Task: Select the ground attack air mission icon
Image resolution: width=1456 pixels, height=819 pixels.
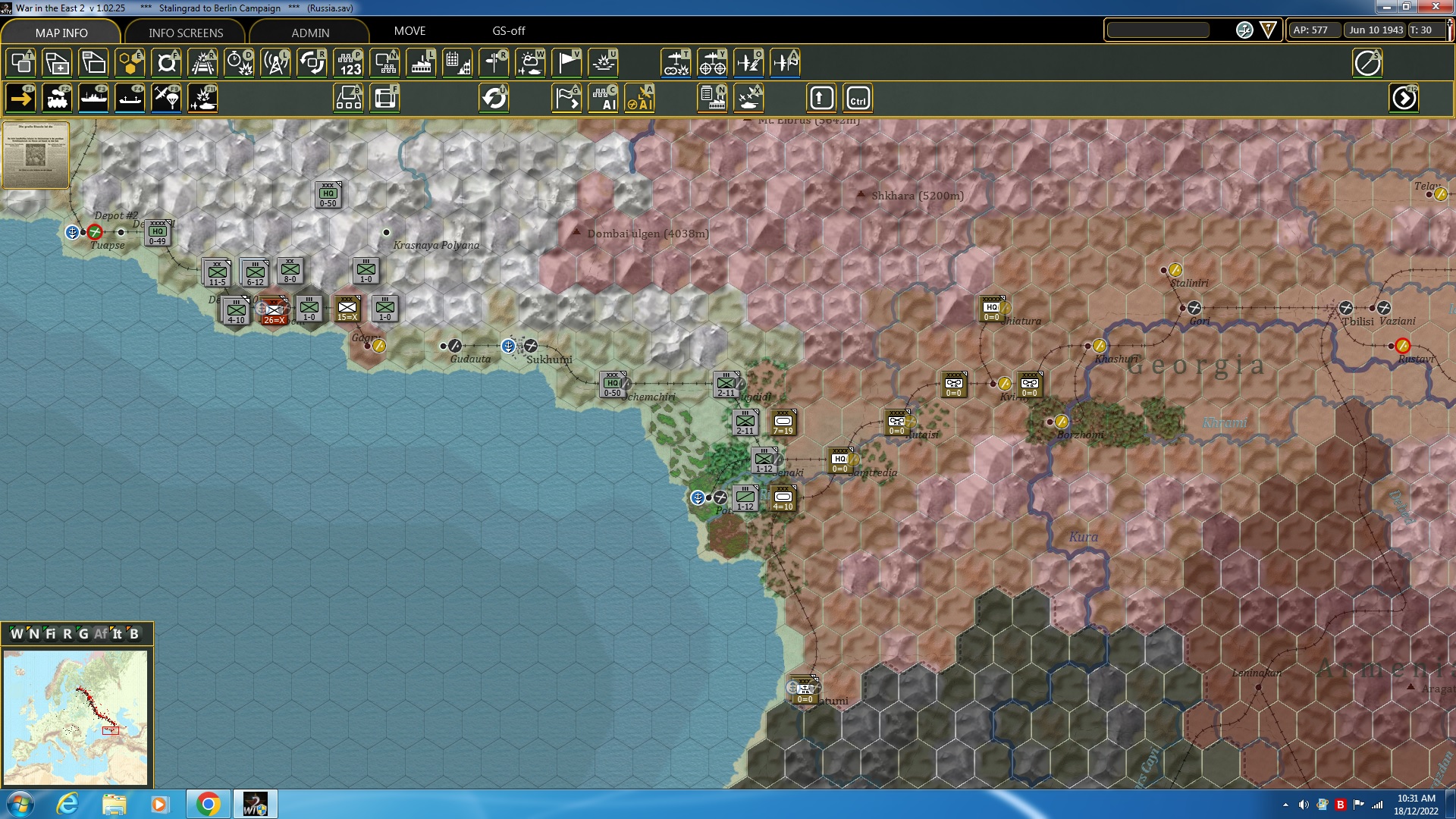Action: (202, 98)
